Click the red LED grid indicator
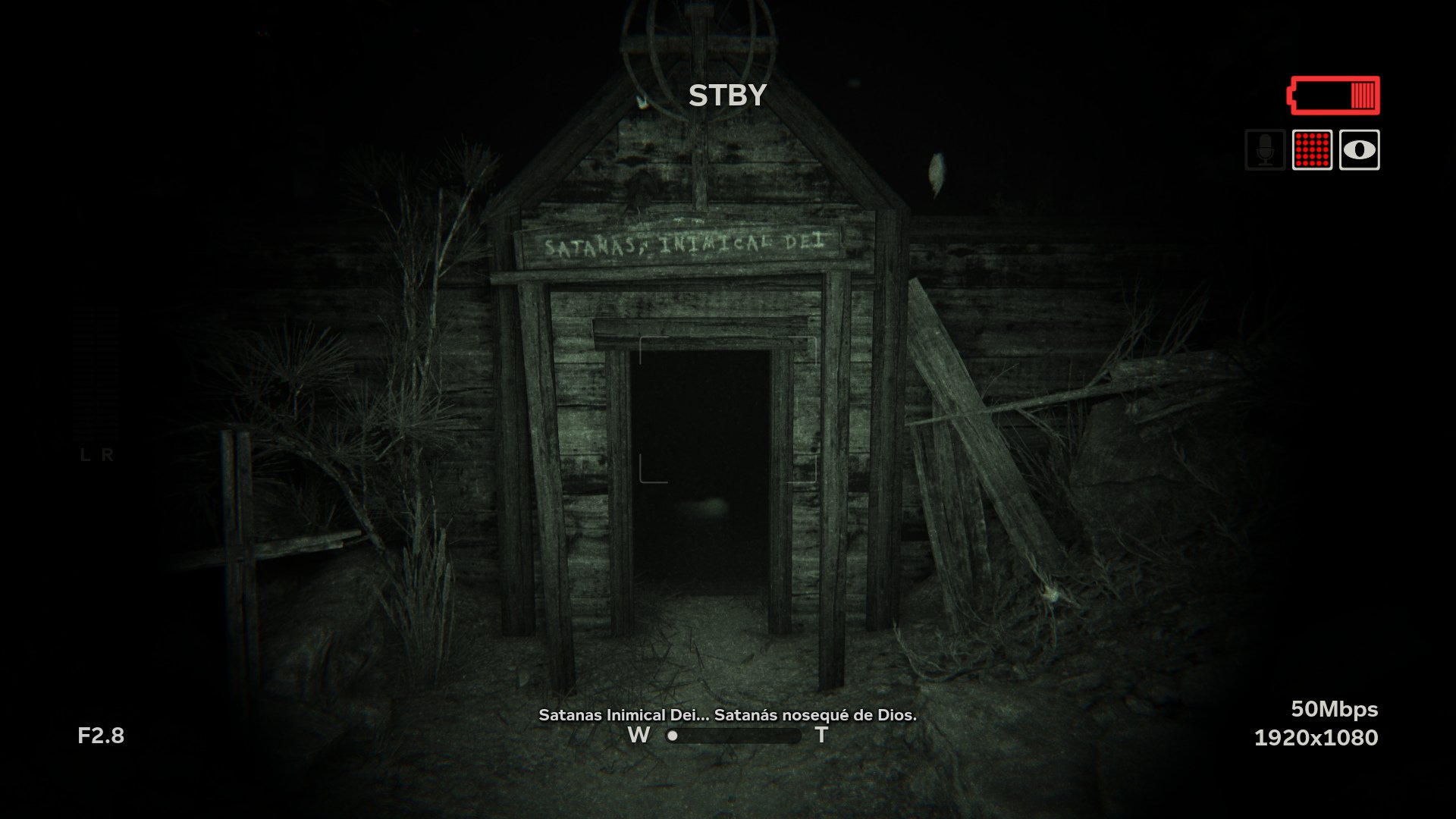This screenshot has height=819, width=1456. click(x=1311, y=149)
